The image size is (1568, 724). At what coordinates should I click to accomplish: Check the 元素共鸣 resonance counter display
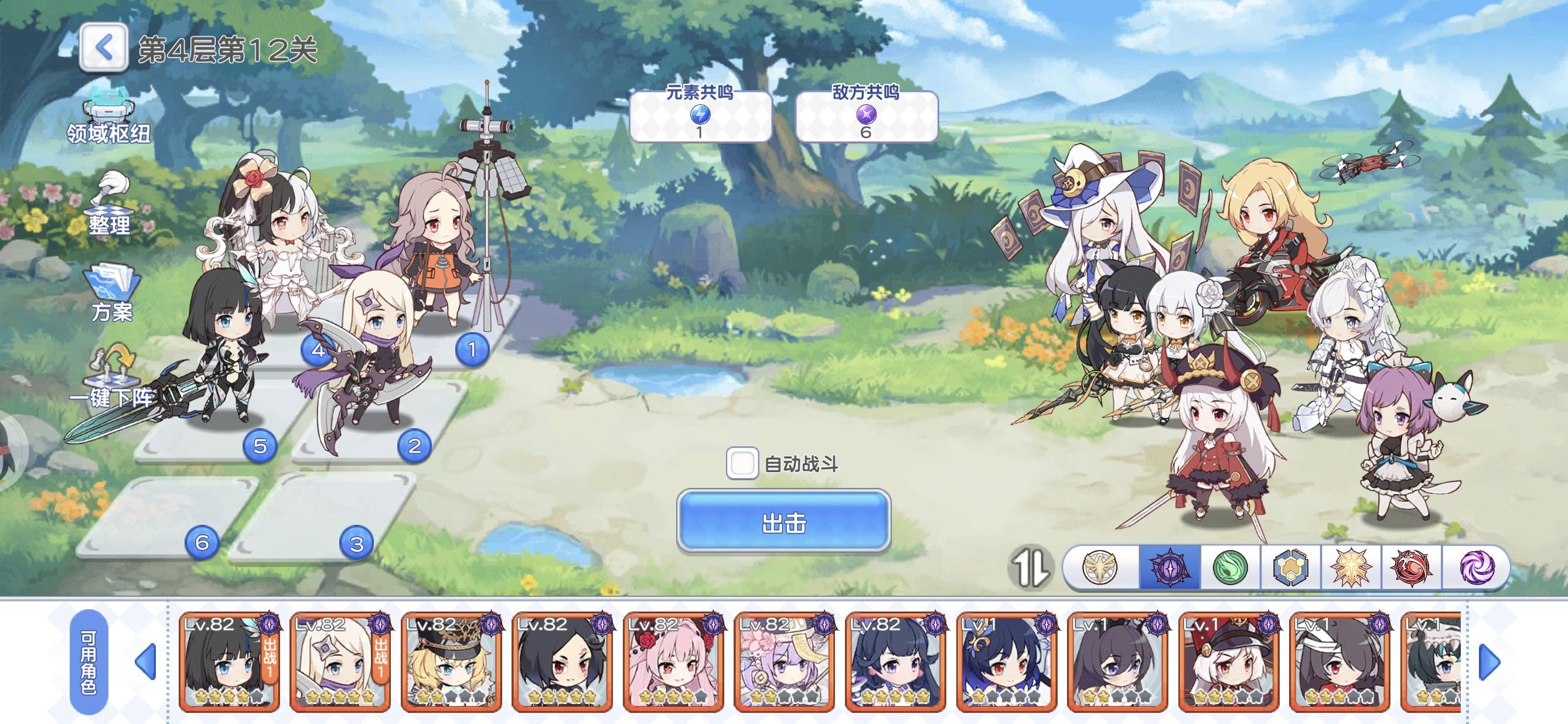(701, 115)
